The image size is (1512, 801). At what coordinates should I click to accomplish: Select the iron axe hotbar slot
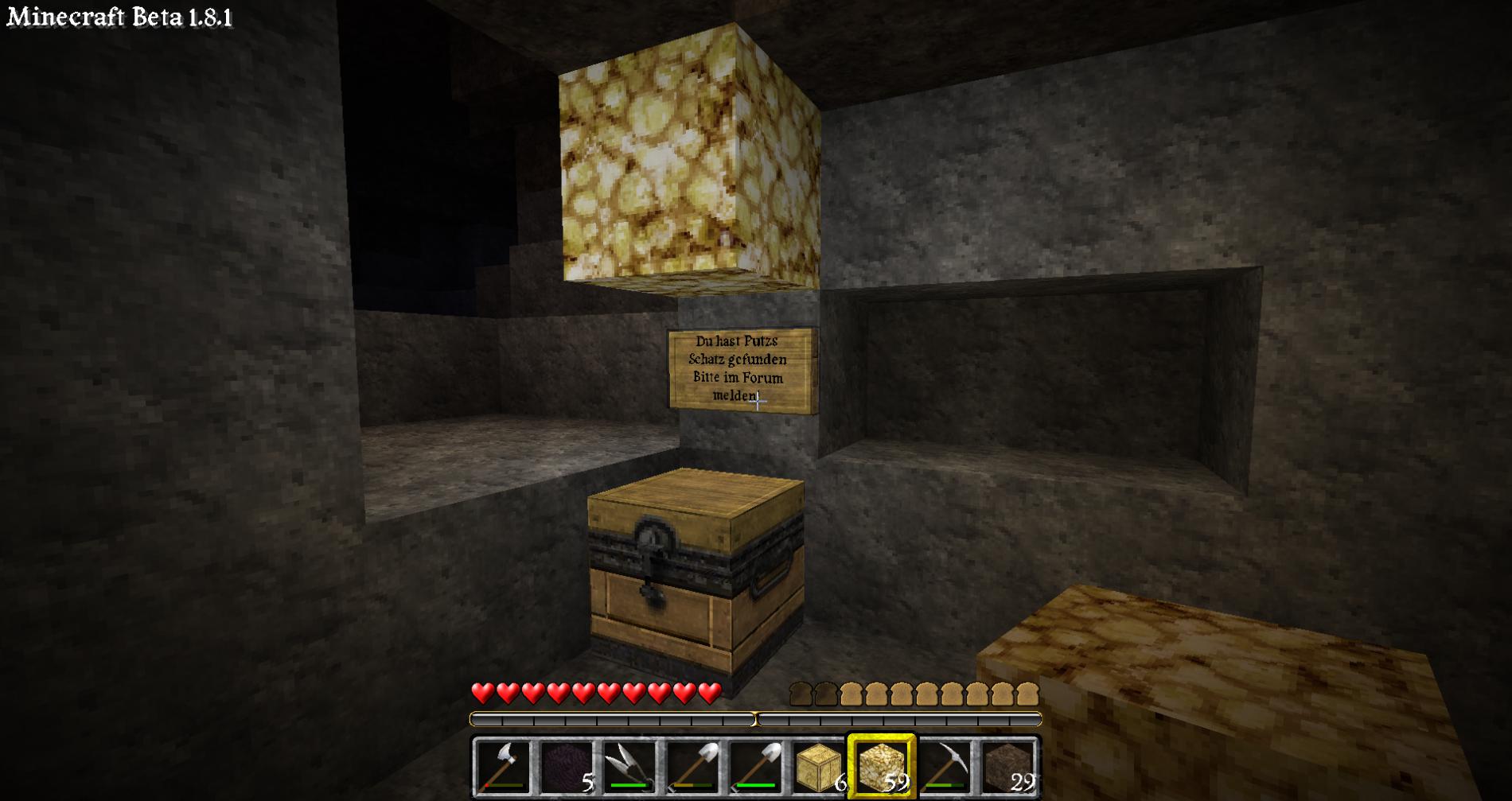(502, 768)
